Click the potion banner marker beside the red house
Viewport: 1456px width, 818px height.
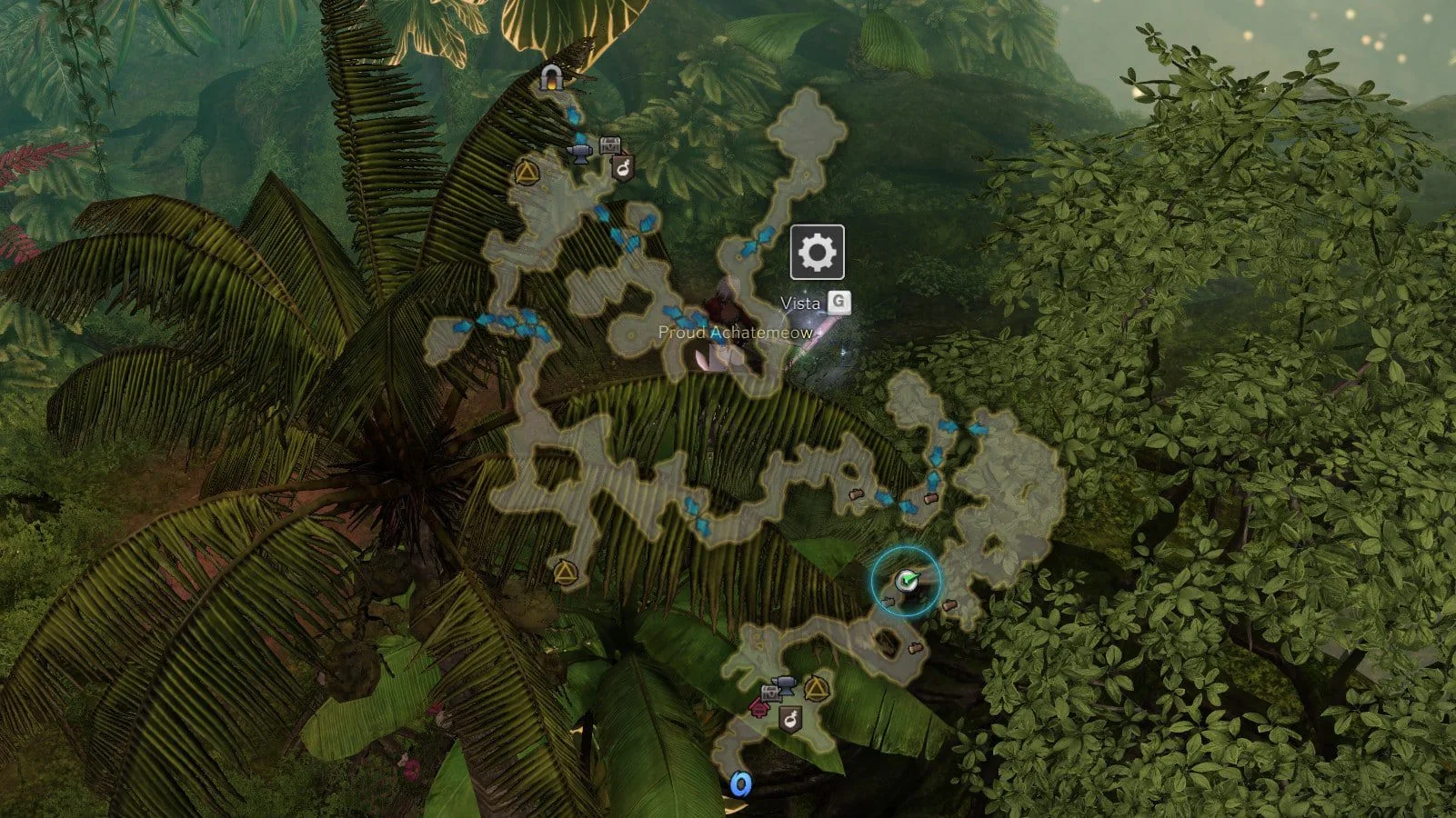(x=791, y=720)
